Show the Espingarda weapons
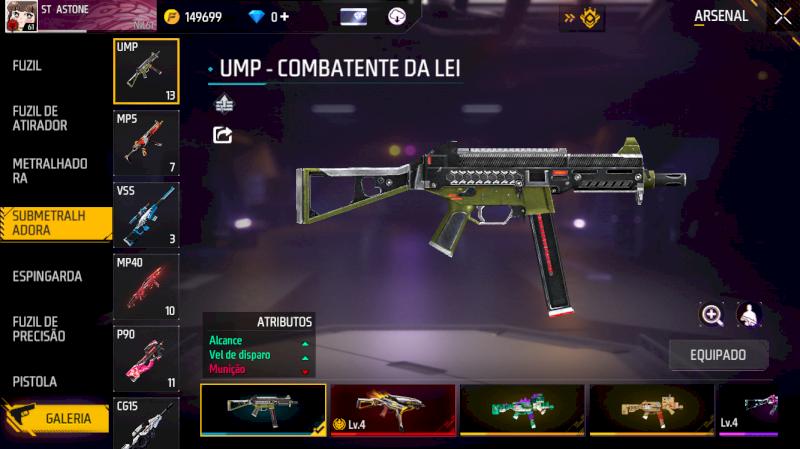 (47, 276)
